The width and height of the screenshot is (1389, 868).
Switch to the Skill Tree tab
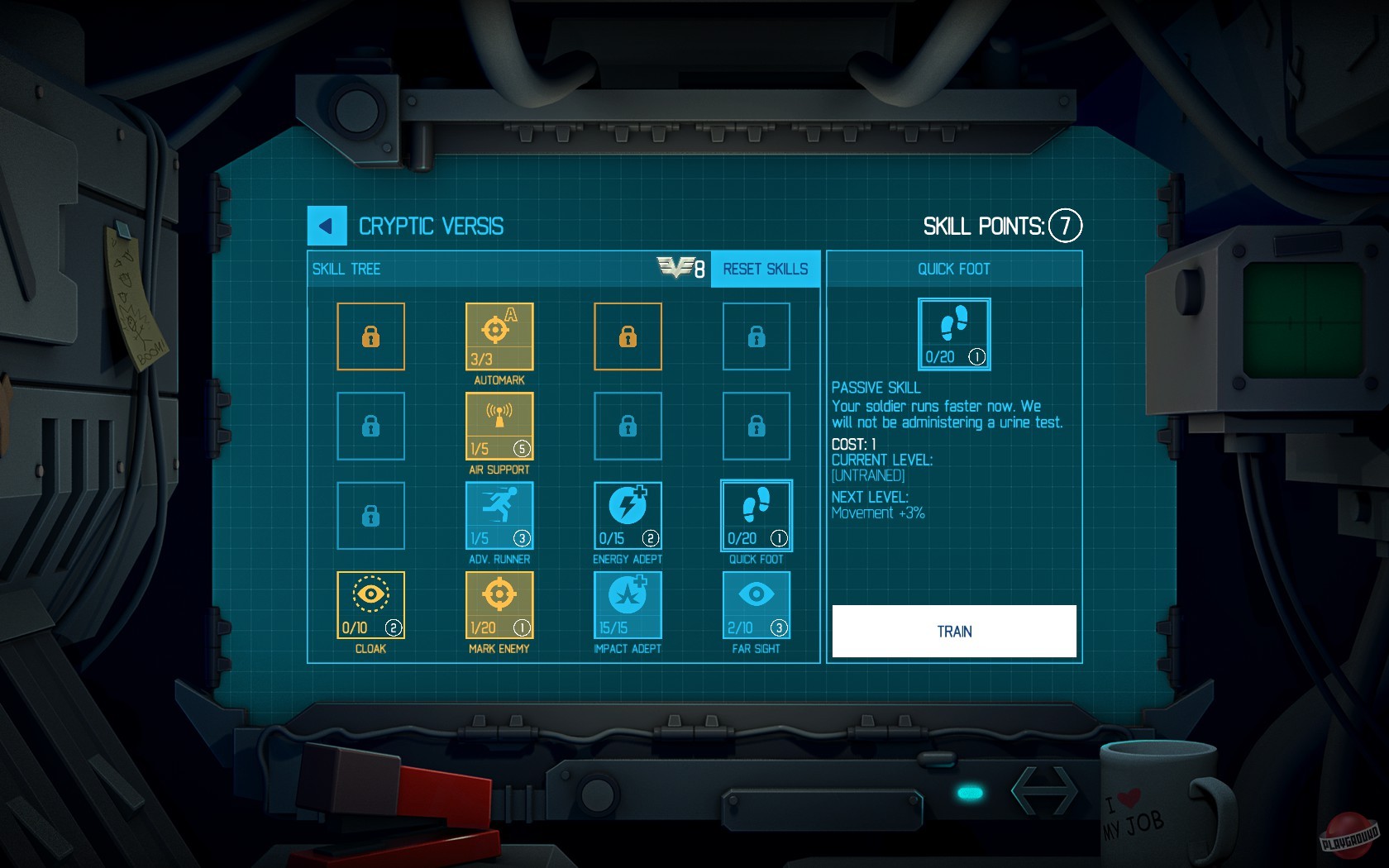346,269
